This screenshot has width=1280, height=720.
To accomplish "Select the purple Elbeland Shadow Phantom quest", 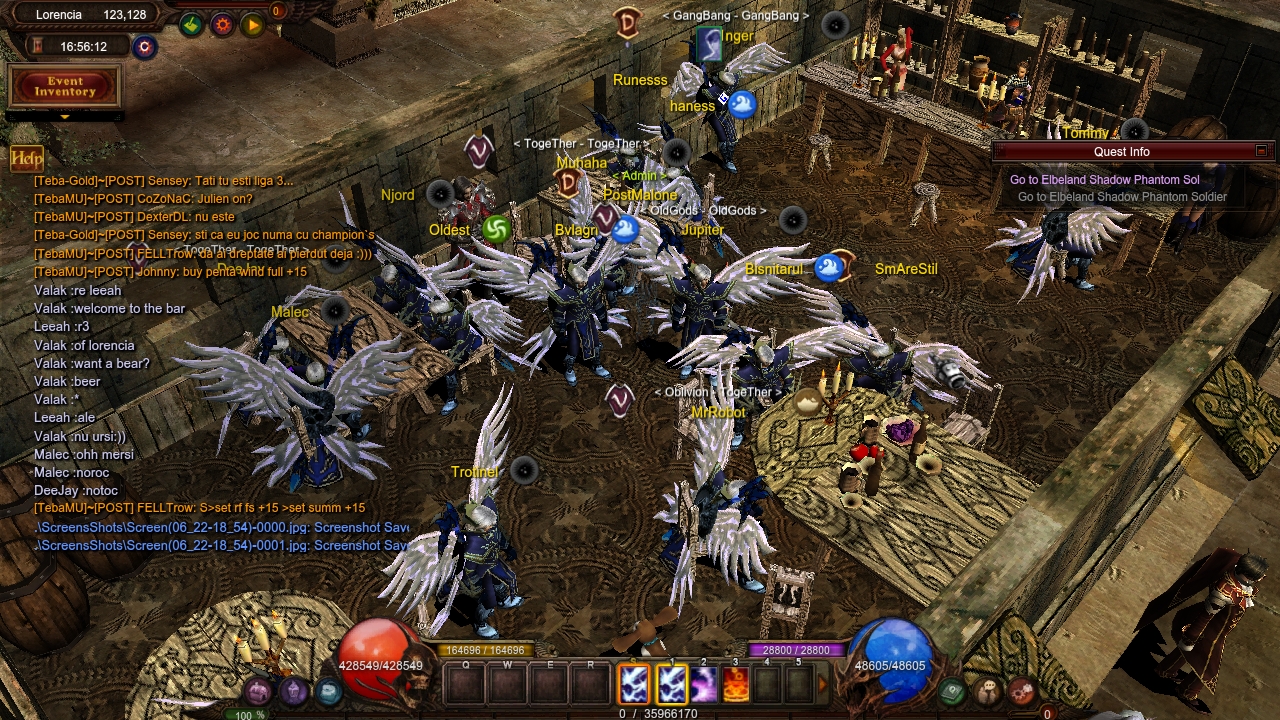I will [x=1104, y=180].
